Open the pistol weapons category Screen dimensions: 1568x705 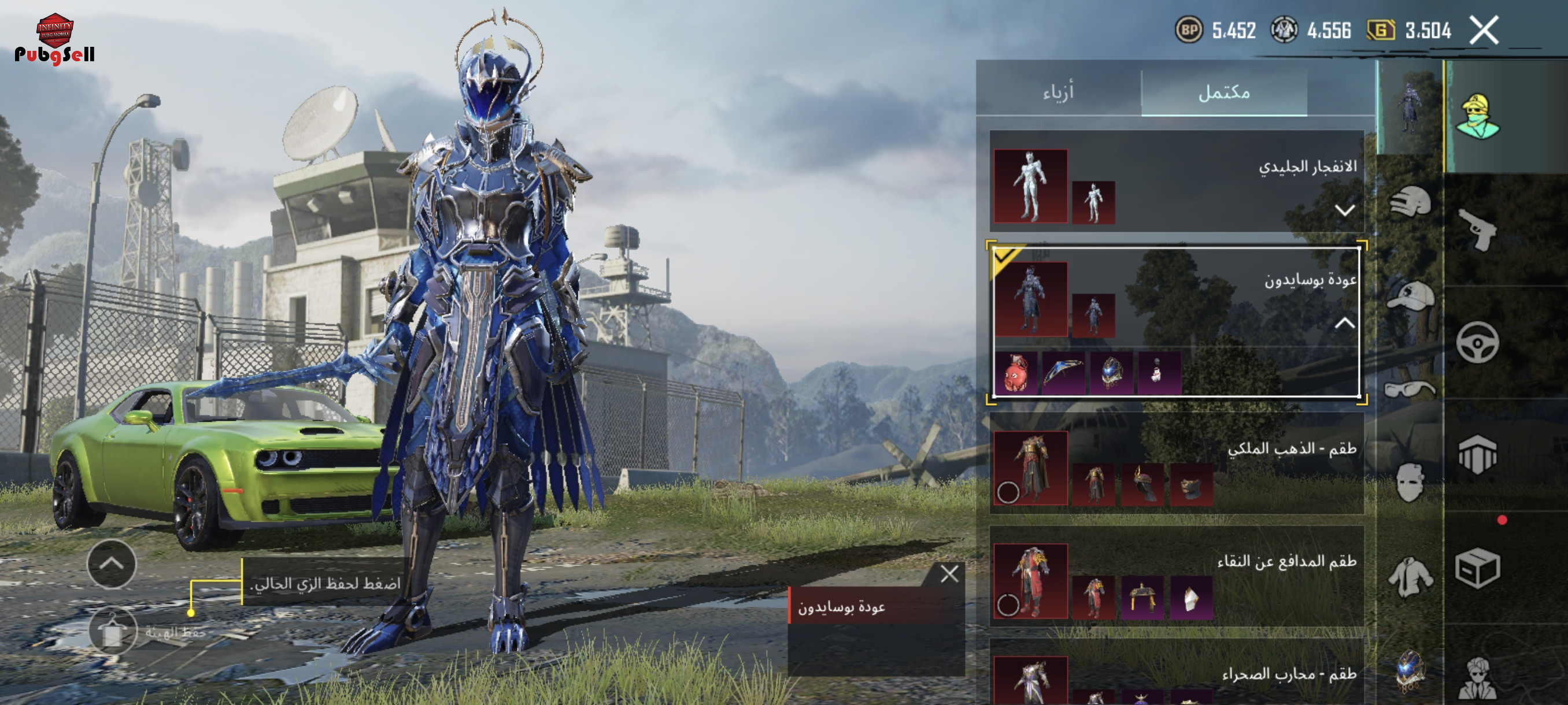tap(1478, 230)
